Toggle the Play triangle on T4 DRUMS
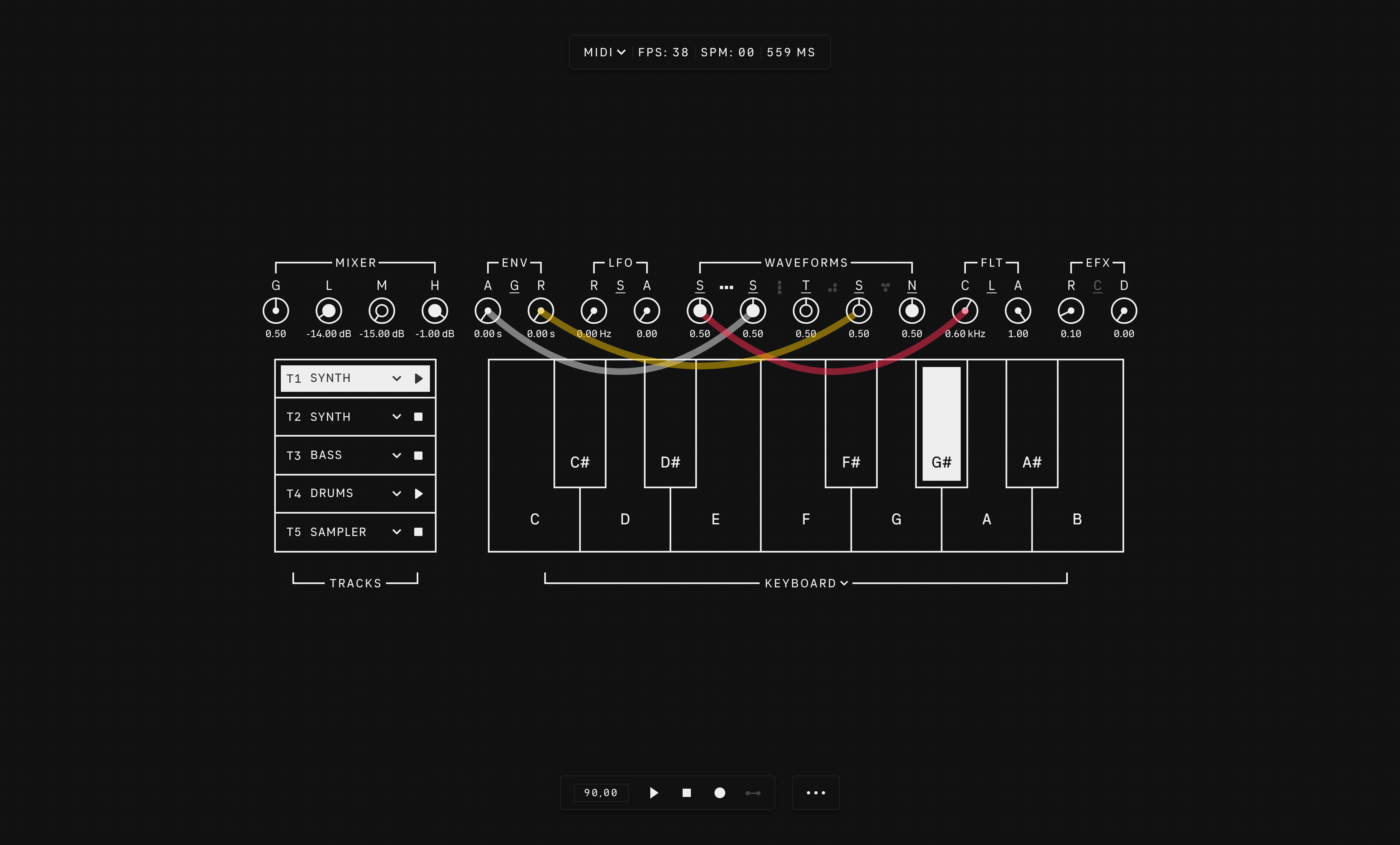This screenshot has width=1400, height=845. [x=419, y=493]
